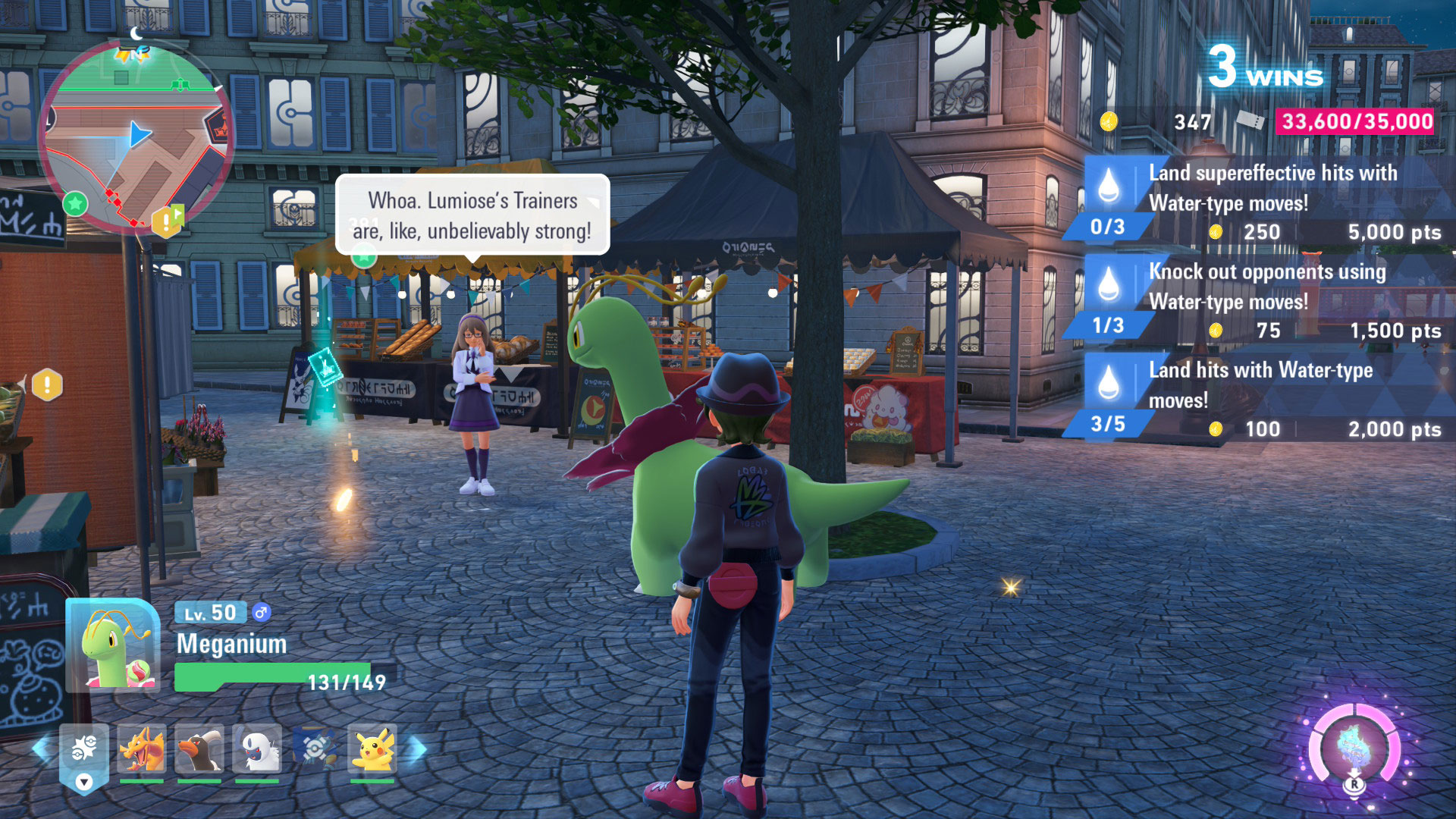The height and width of the screenshot is (819, 1456).
Task: Click the left arrow beside the party bar
Action: (x=42, y=750)
